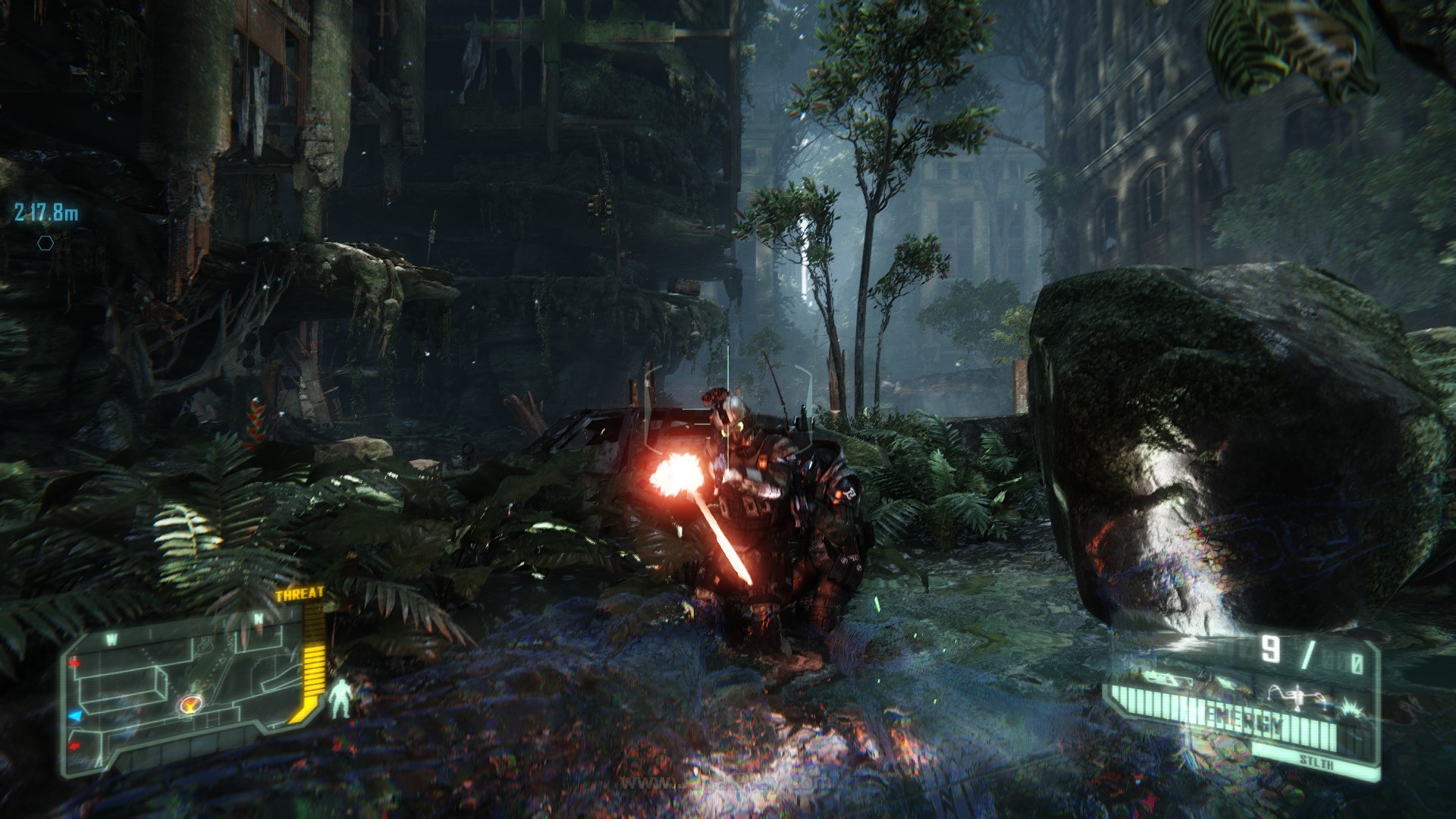Viewport: 1456px width, 819px height.
Task: Click the hexagon objective waypoint marker
Action: (47, 243)
